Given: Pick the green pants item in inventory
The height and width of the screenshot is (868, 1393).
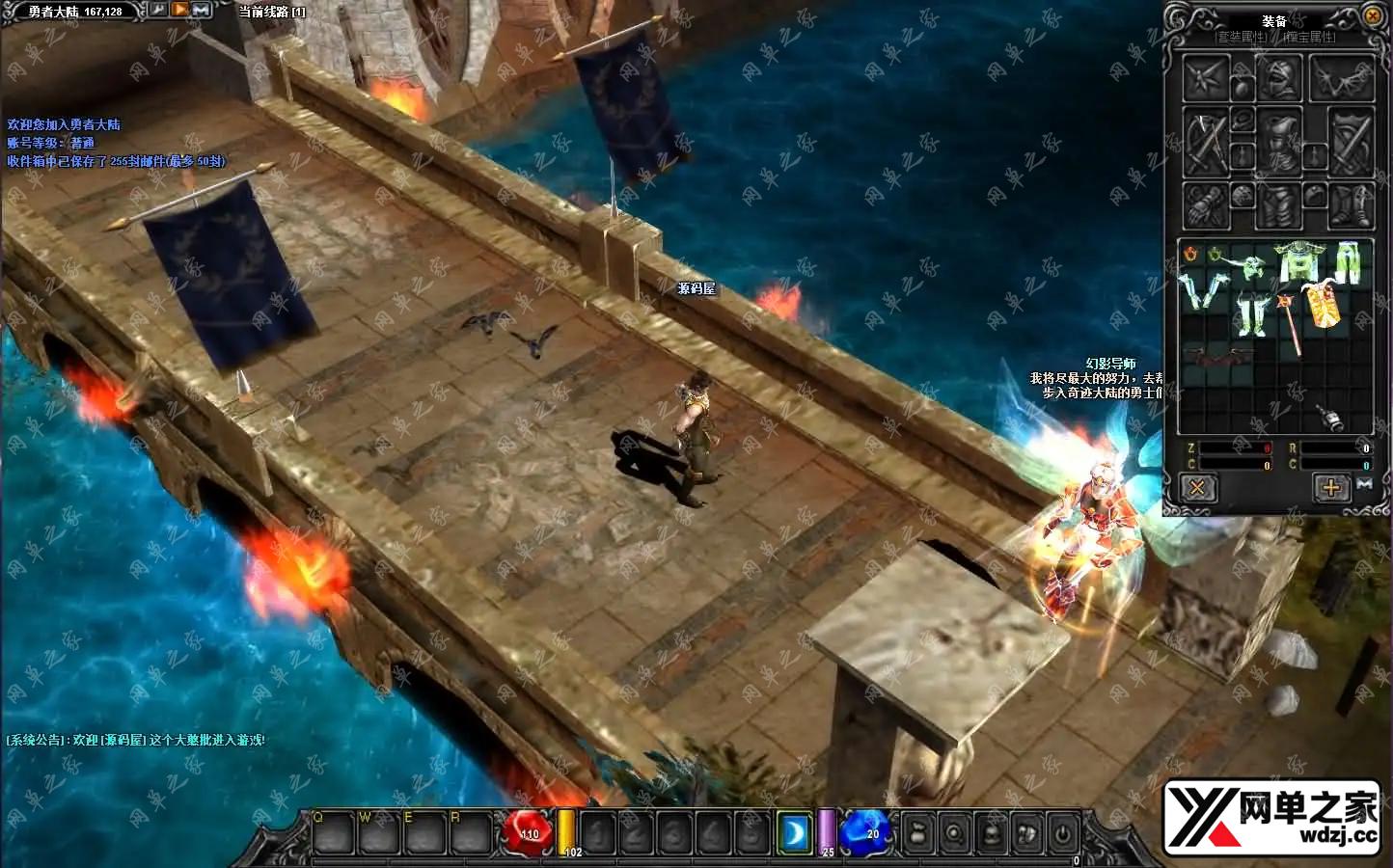Looking at the screenshot, I should coord(1347,260).
